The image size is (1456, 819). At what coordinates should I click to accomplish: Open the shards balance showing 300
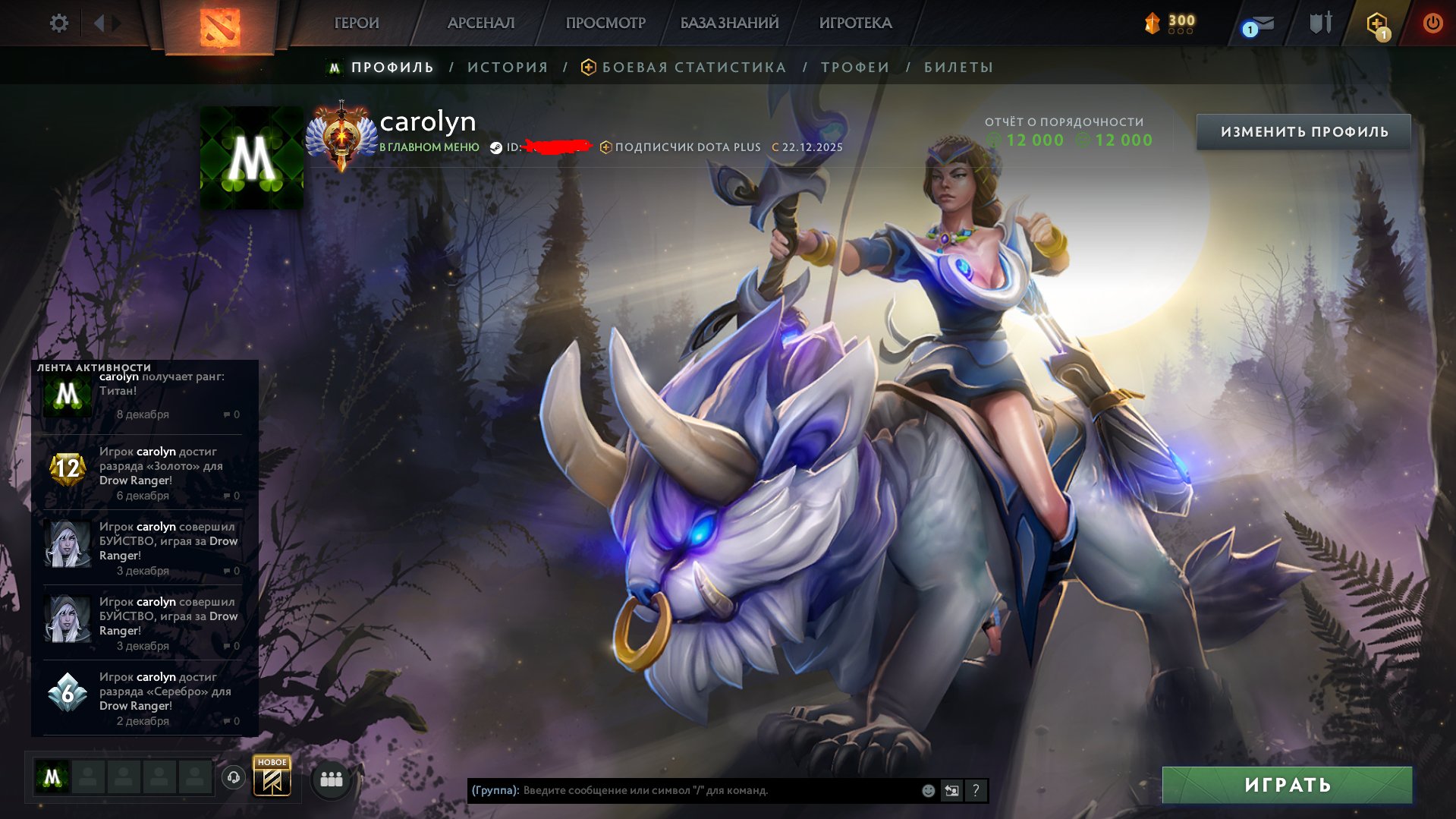tap(1168, 23)
